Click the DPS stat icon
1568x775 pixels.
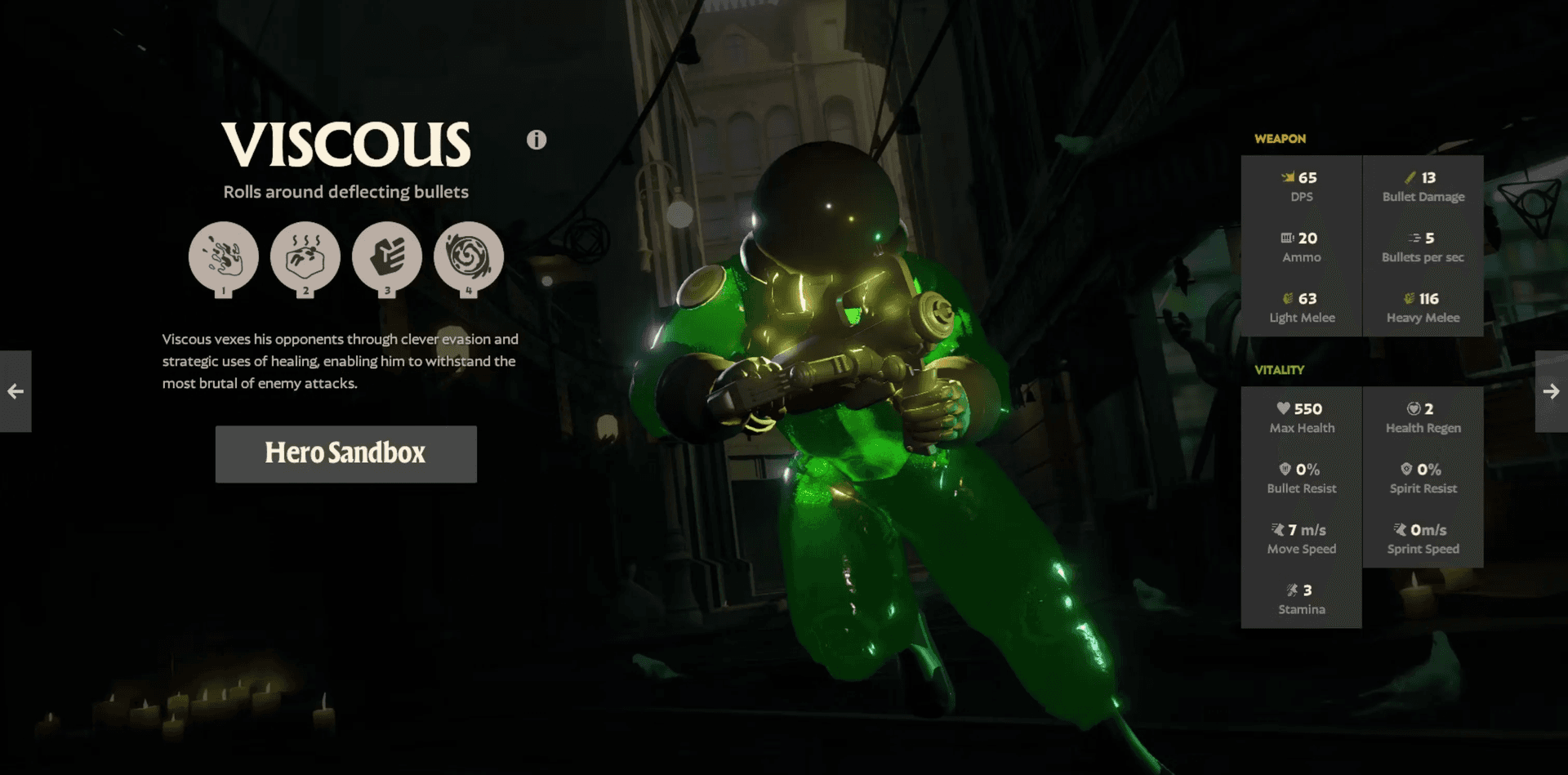pyautogui.click(x=1289, y=176)
